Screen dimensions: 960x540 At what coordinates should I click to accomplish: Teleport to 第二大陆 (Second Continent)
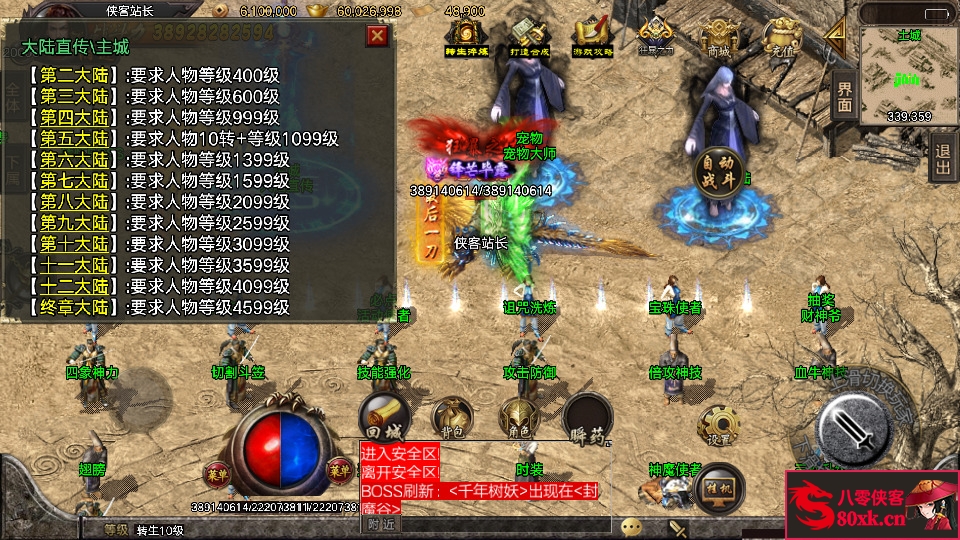pos(74,75)
